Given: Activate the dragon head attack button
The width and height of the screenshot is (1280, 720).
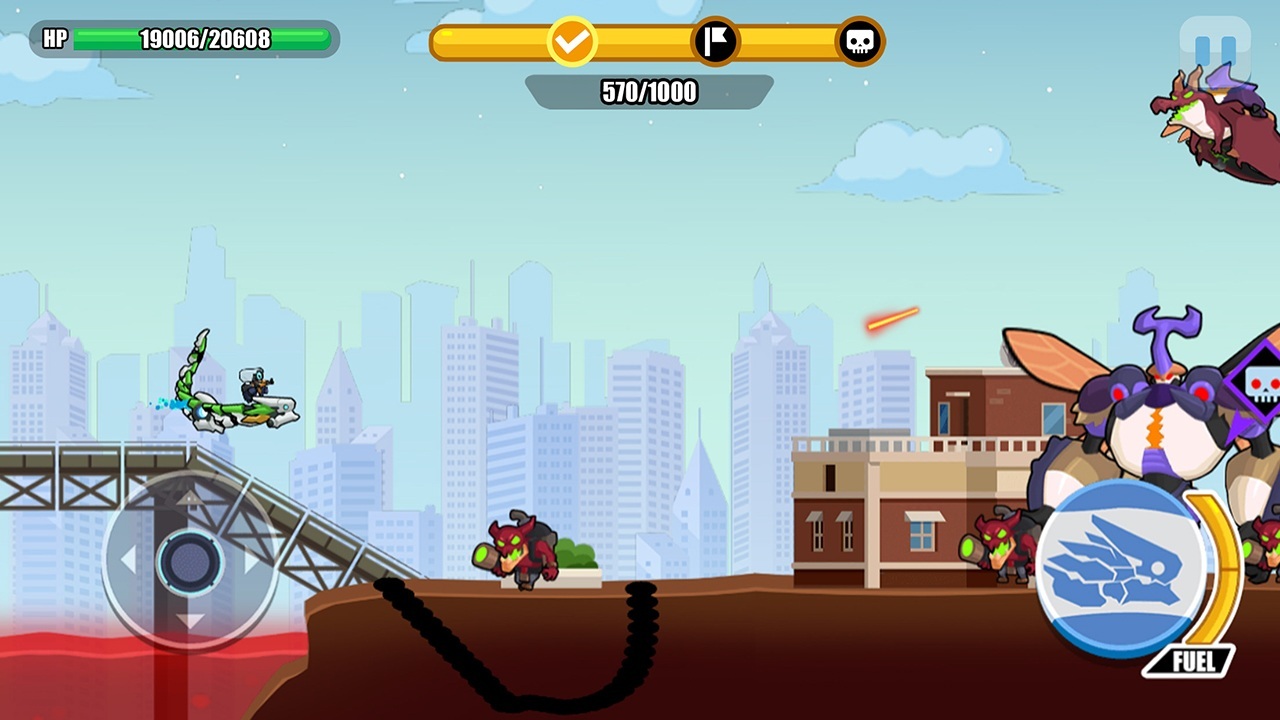Looking at the screenshot, I should (1121, 568).
